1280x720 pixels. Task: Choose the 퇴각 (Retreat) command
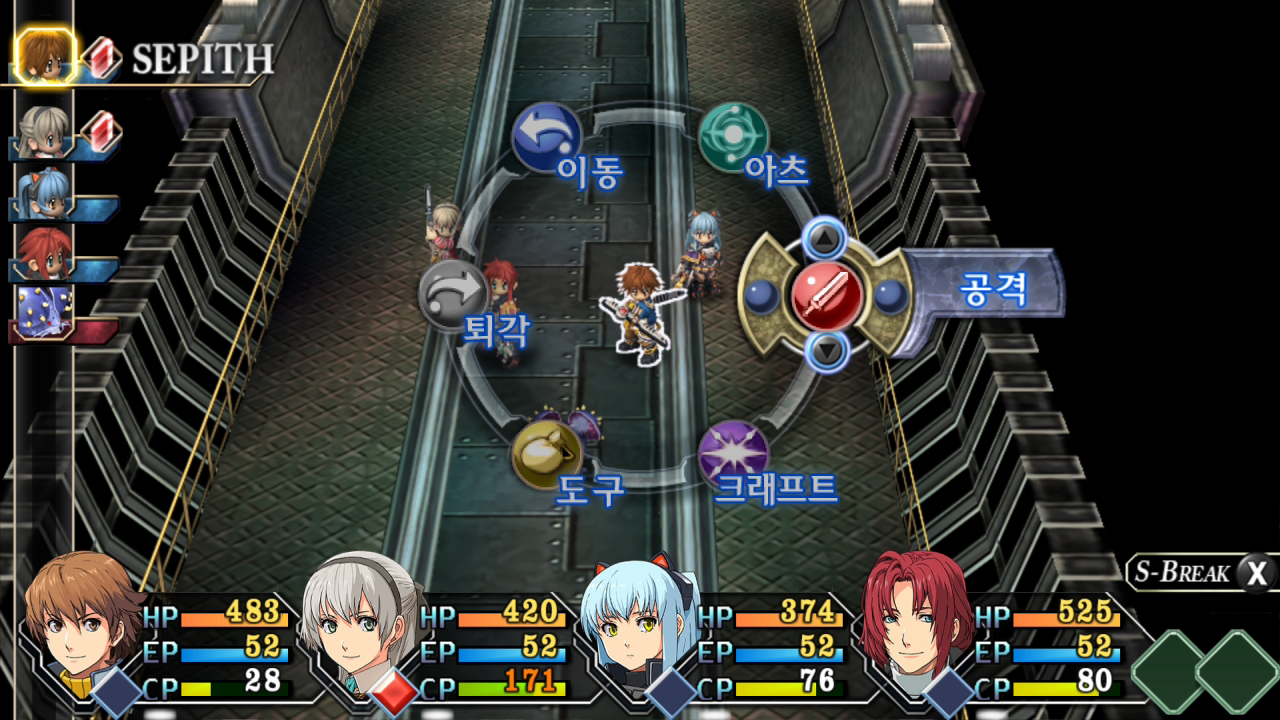[453, 295]
